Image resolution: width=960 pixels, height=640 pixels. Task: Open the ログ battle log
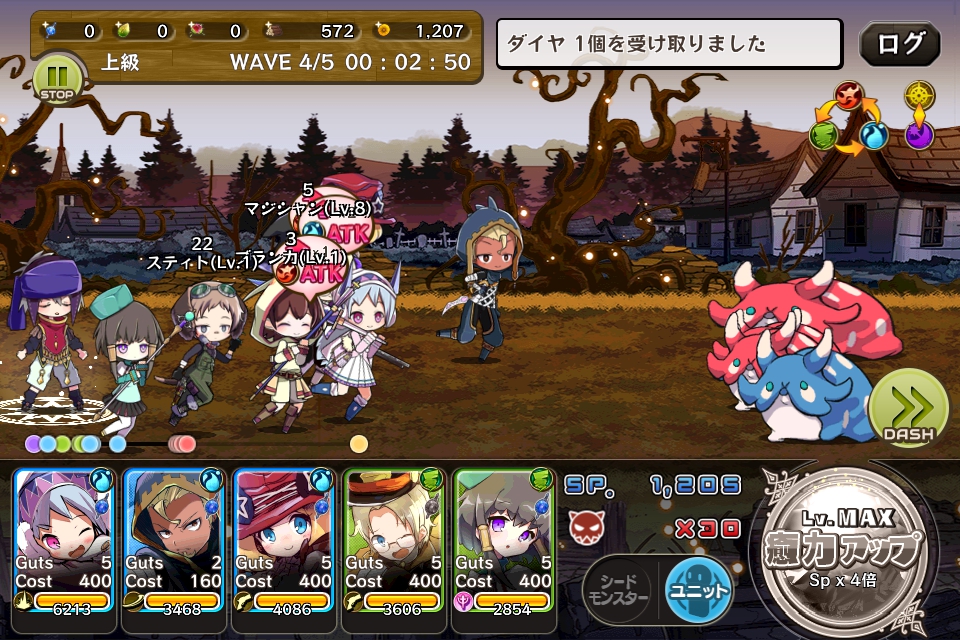(x=899, y=44)
